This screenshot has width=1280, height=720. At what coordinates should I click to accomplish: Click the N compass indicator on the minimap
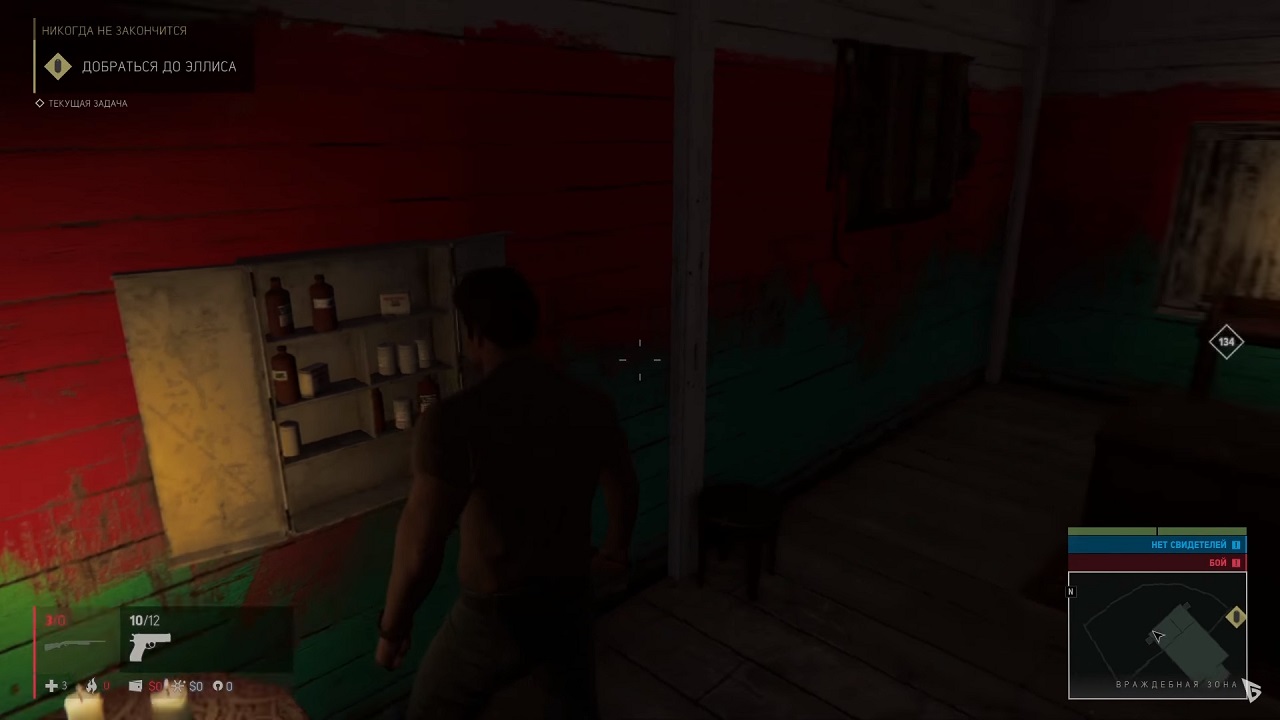(x=1070, y=592)
